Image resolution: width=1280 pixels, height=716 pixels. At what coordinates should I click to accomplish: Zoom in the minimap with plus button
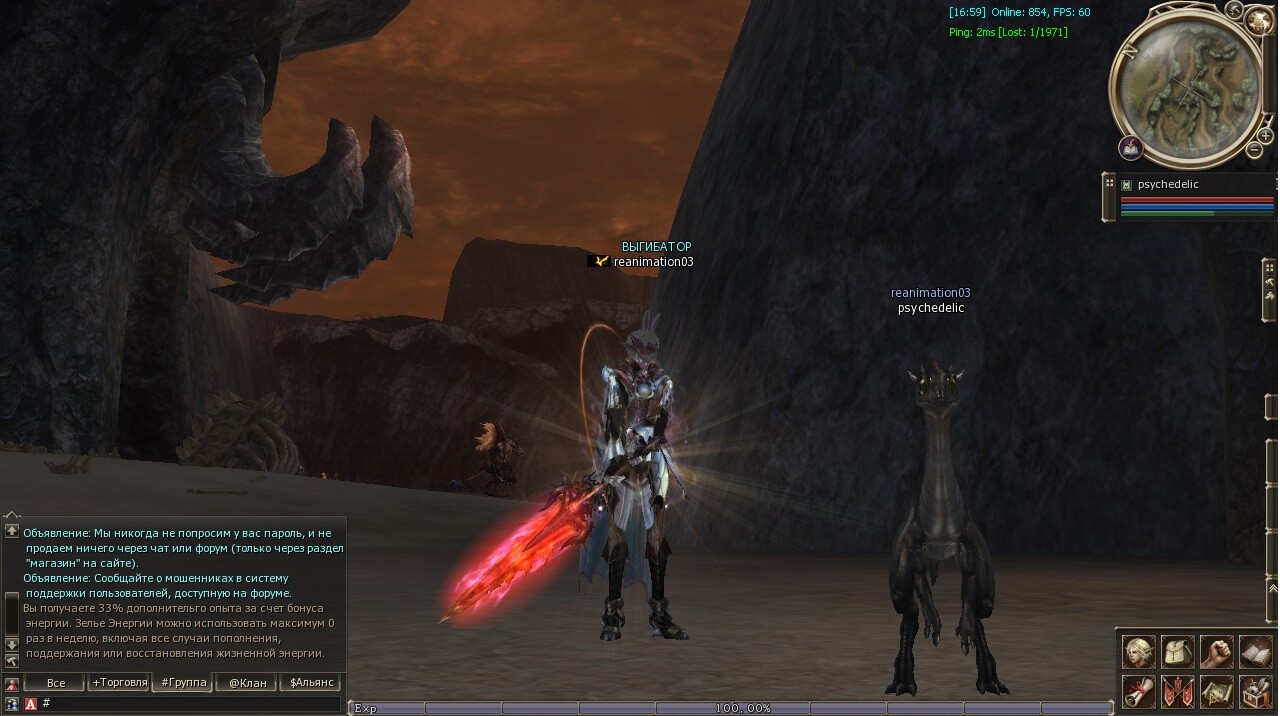click(x=1265, y=134)
